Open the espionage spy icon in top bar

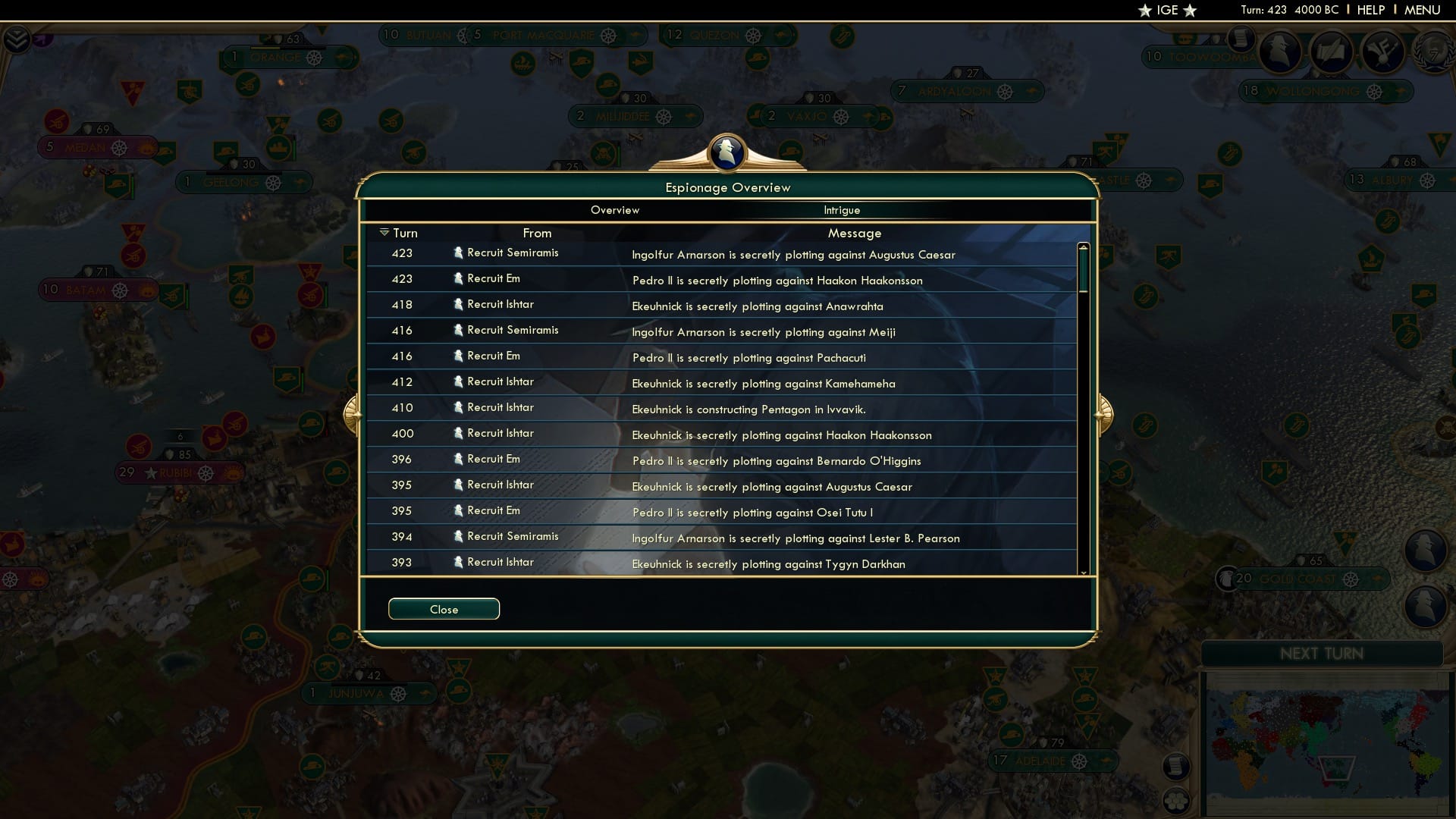click(1280, 52)
